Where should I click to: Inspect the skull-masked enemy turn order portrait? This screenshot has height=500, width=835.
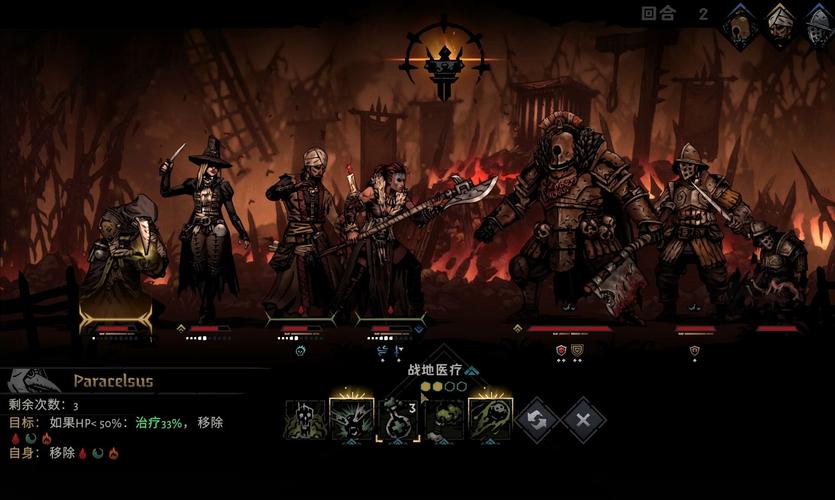pyautogui.click(x=740, y=26)
